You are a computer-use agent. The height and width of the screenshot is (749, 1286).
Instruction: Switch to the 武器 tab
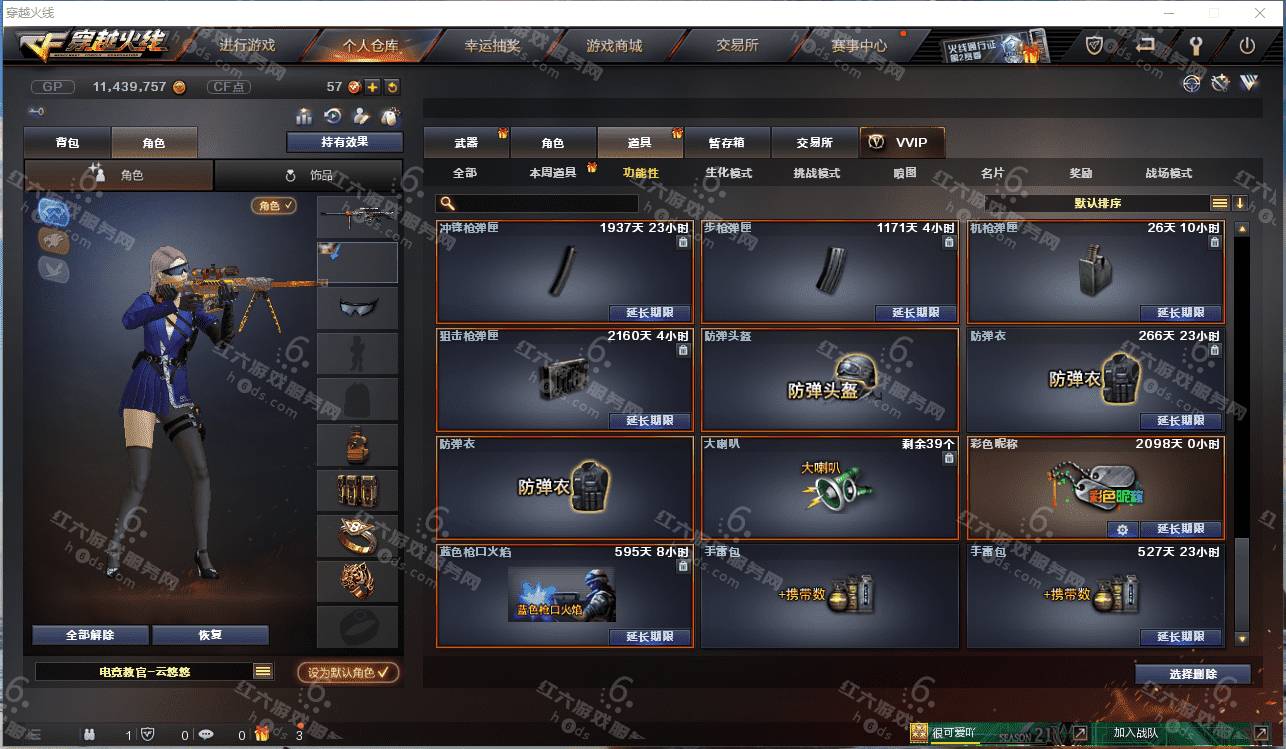pyautogui.click(x=466, y=143)
